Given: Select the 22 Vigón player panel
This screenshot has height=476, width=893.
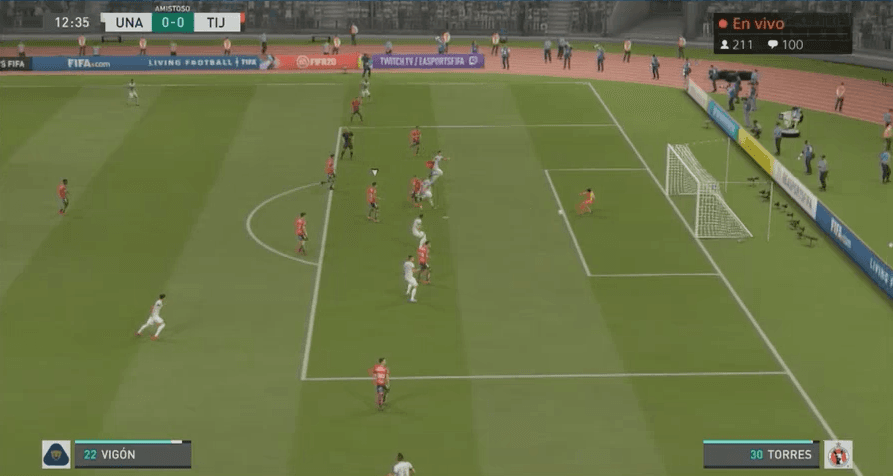Looking at the screenshot, I should [132, 454].
